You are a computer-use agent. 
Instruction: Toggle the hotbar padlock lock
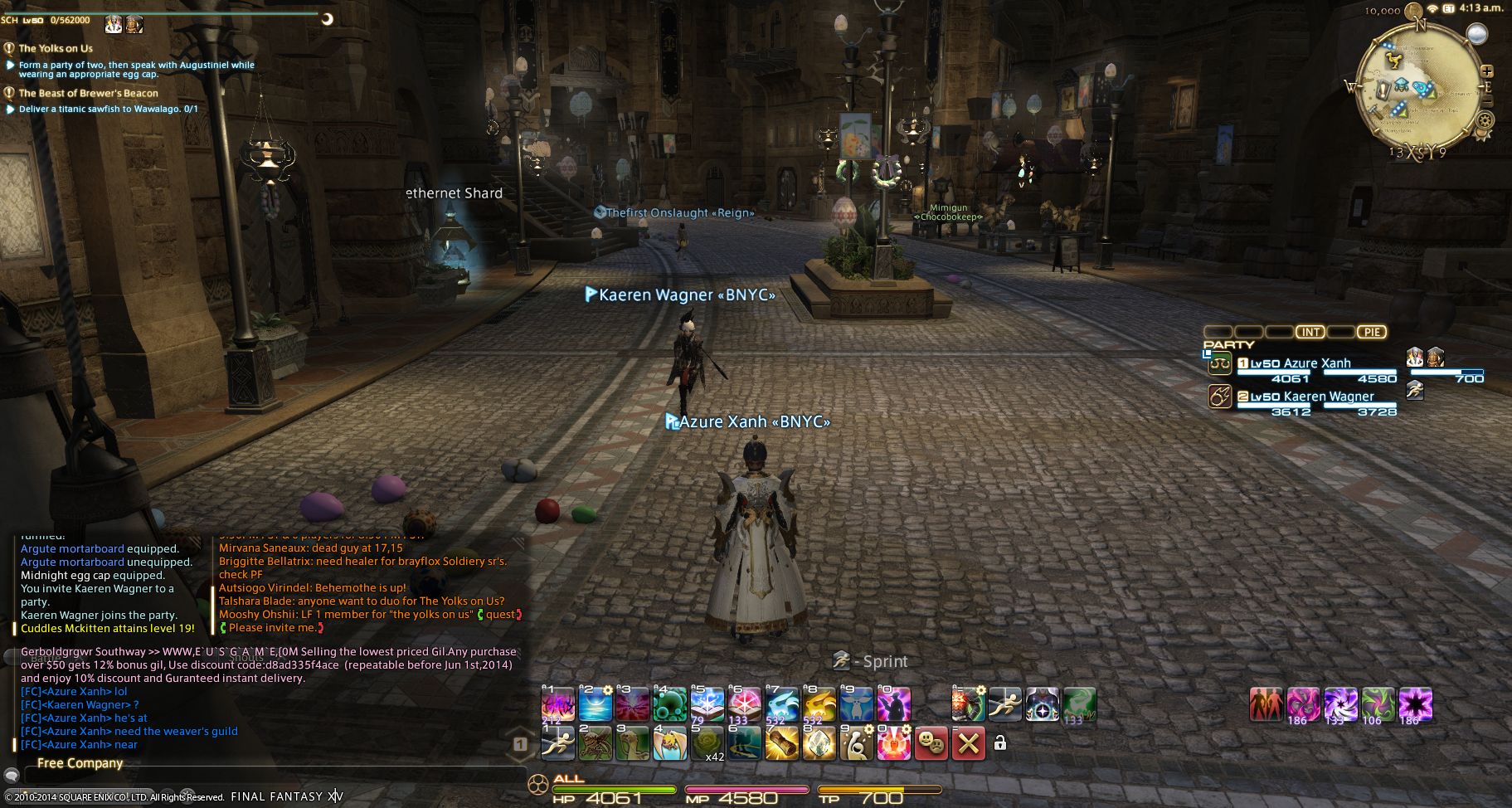coord(1000,743)
